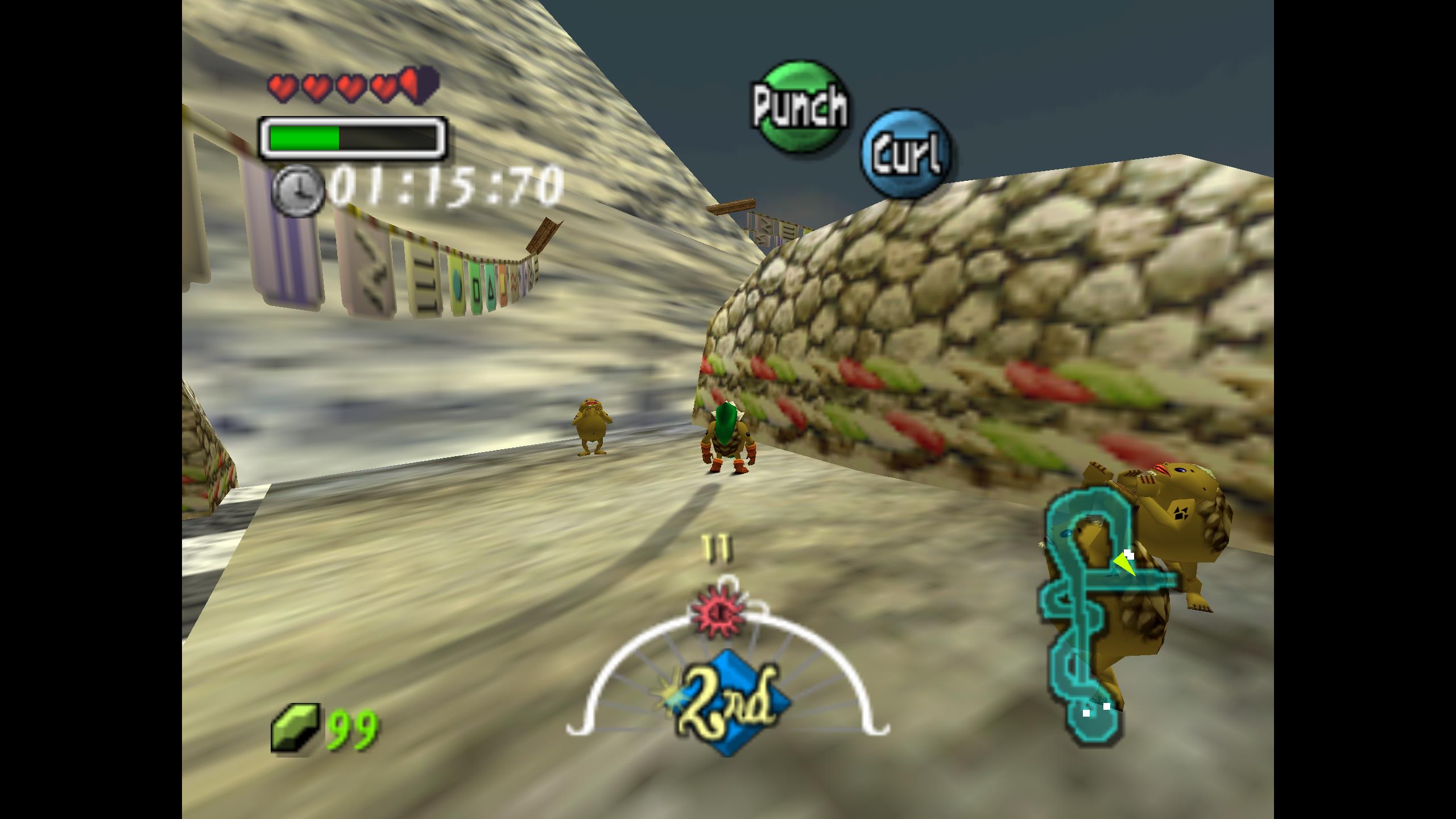The image size is (1456, 819).
Task: Click the yellow player arrow on minimap
Action: point(1124,565)
